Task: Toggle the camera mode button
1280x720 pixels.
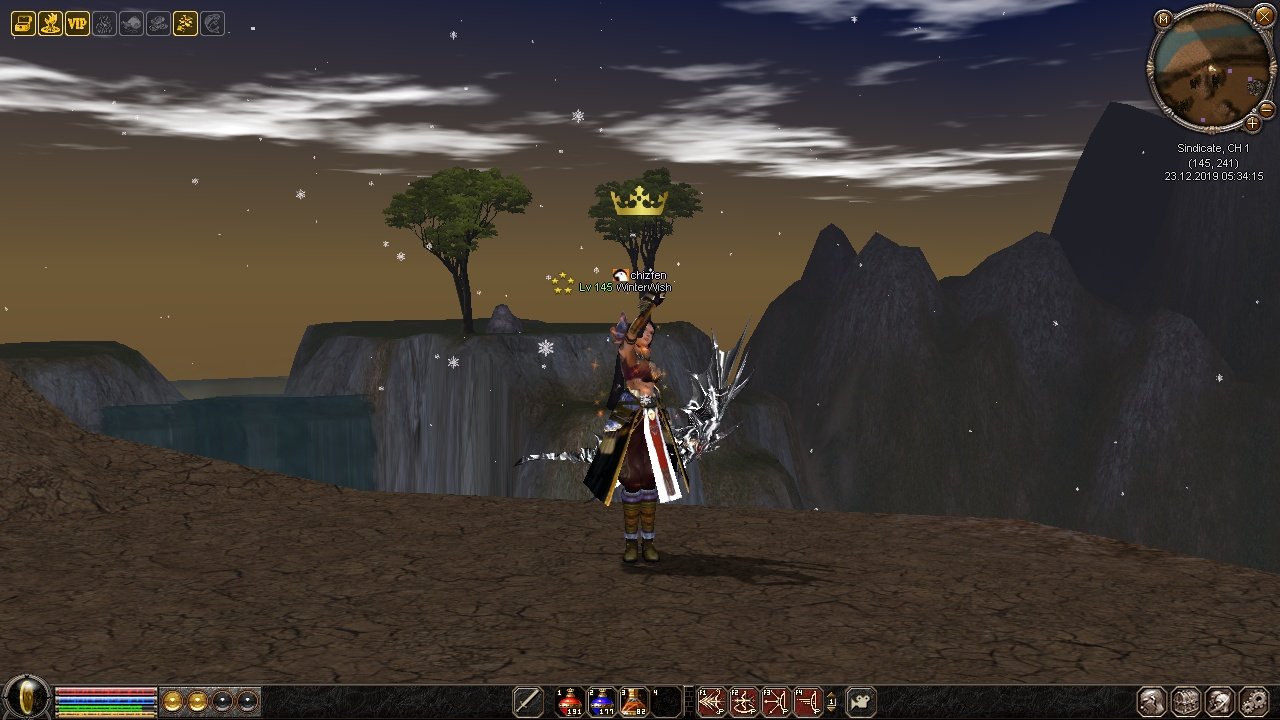Action: coord(861,702)
